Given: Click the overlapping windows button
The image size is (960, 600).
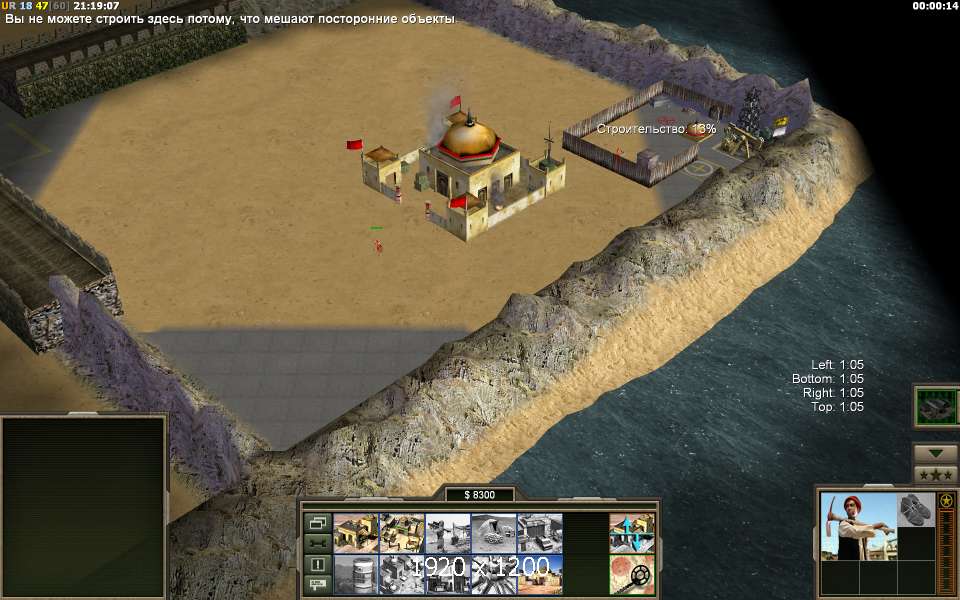Looking at the screenshot, I should 318,522.
